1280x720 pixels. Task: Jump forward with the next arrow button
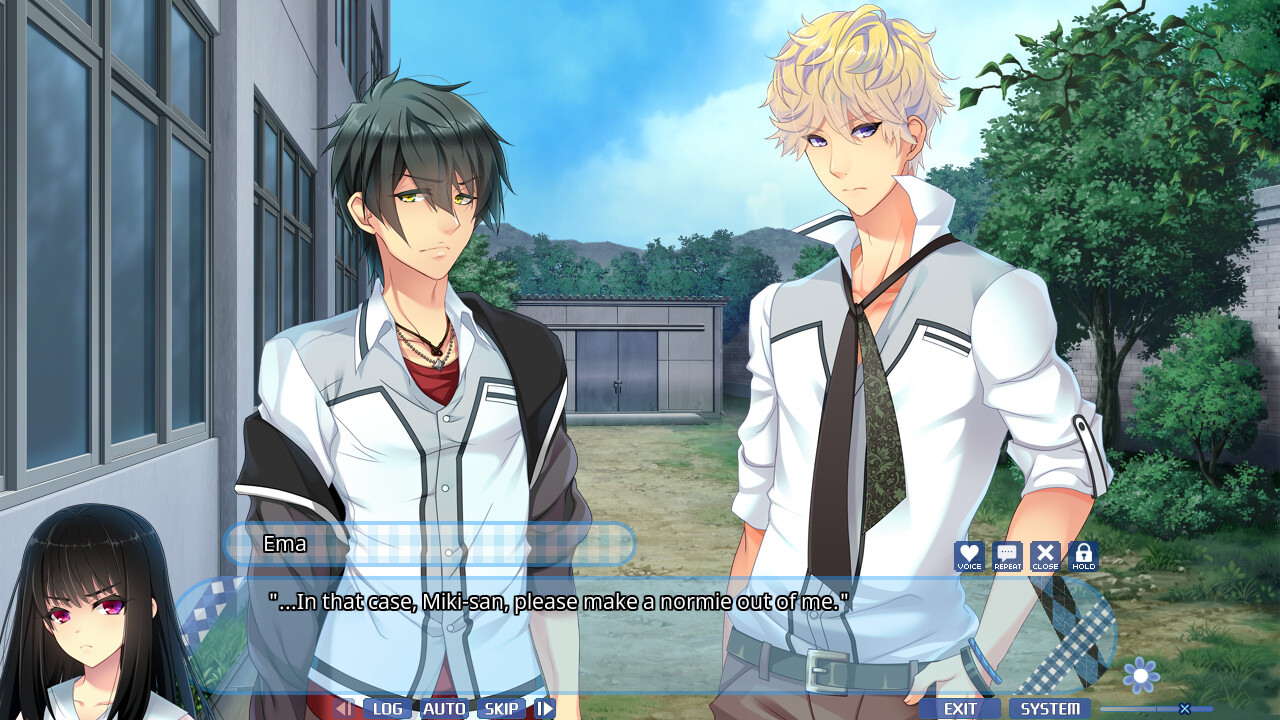544,709
